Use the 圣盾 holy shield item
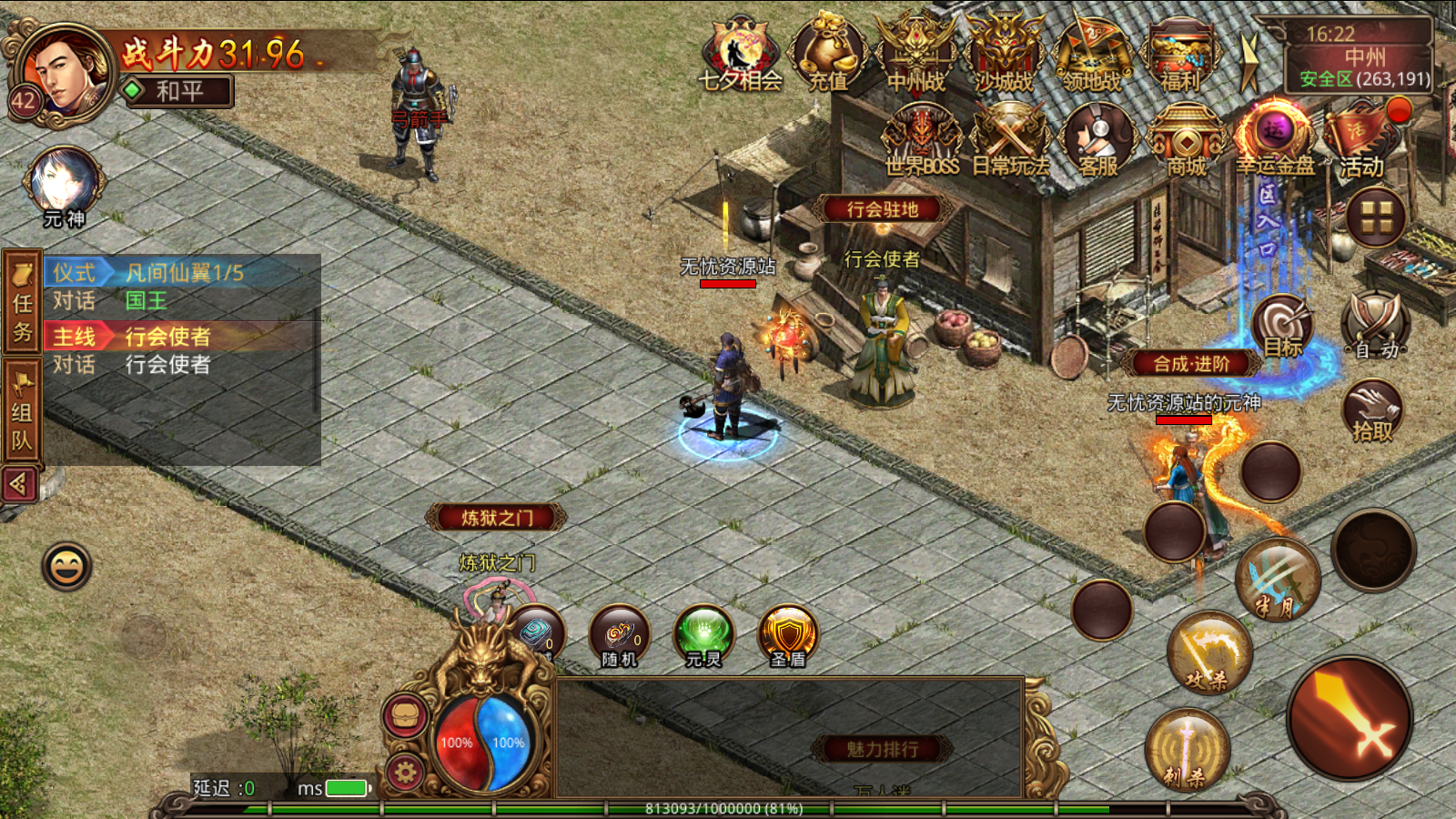Image resolution: width=1456 pixels, height=819 pixels. click(x=788, y=635)
